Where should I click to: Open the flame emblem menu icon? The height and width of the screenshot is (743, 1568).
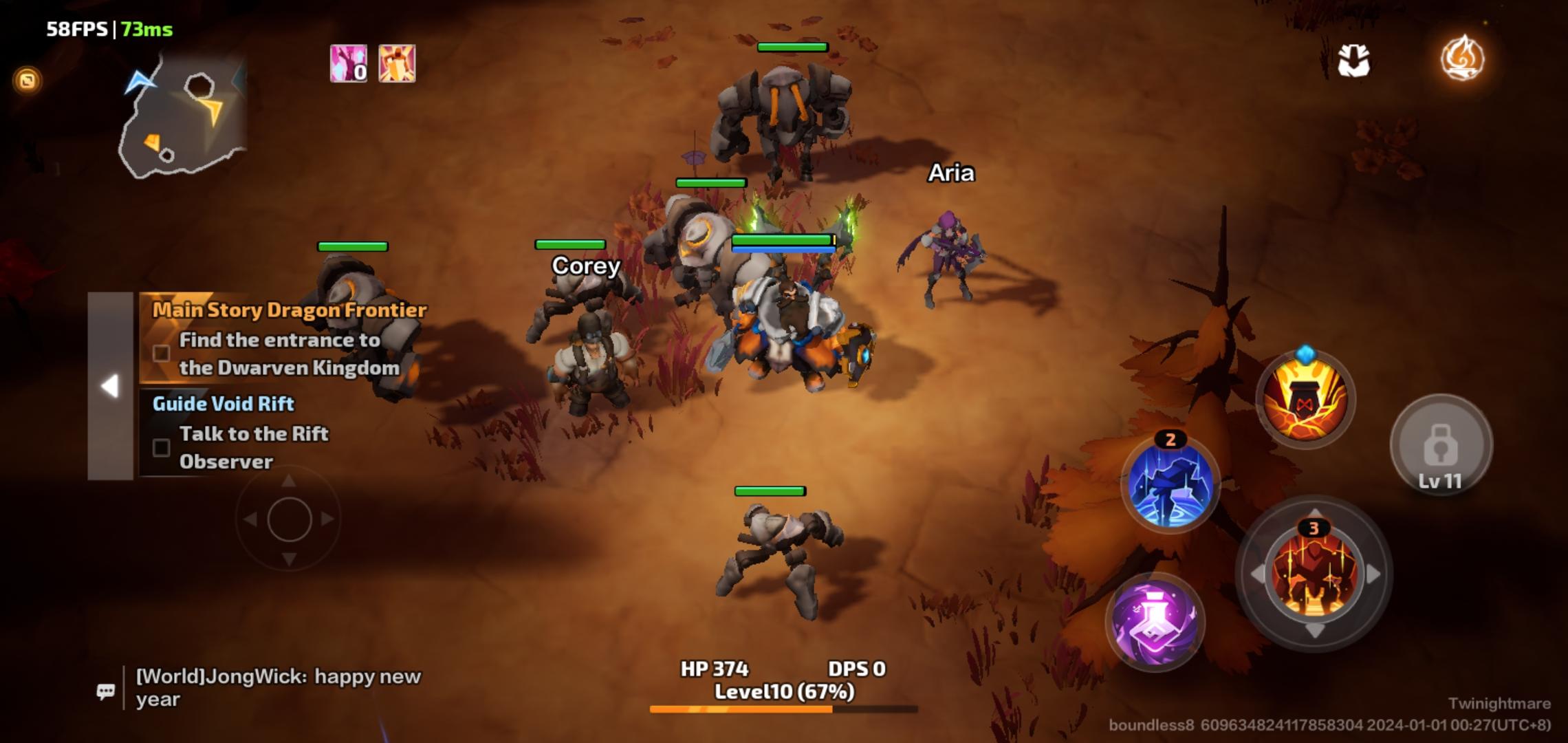[1462, 58]
